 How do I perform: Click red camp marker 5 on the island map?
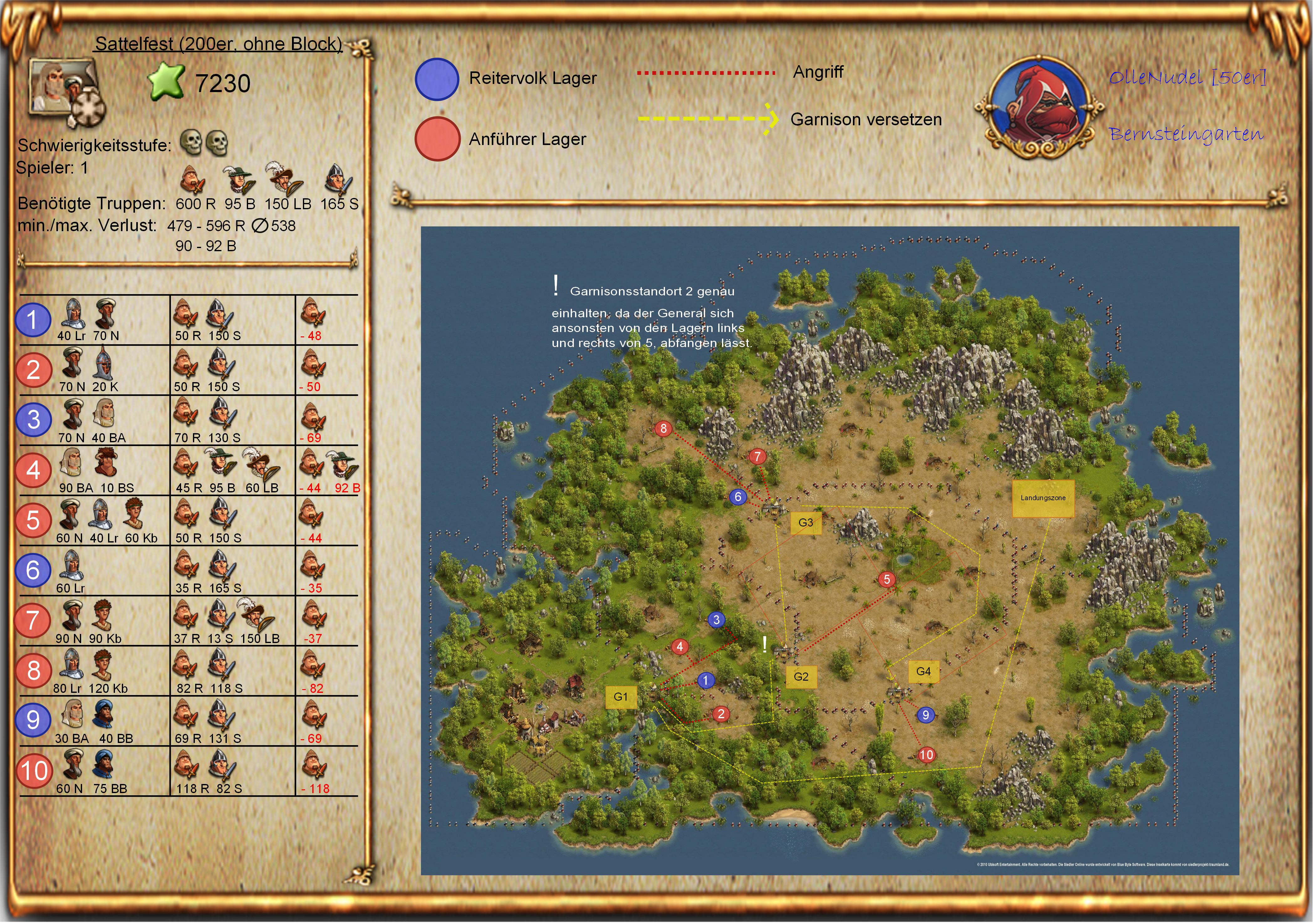tap(887, 579)
